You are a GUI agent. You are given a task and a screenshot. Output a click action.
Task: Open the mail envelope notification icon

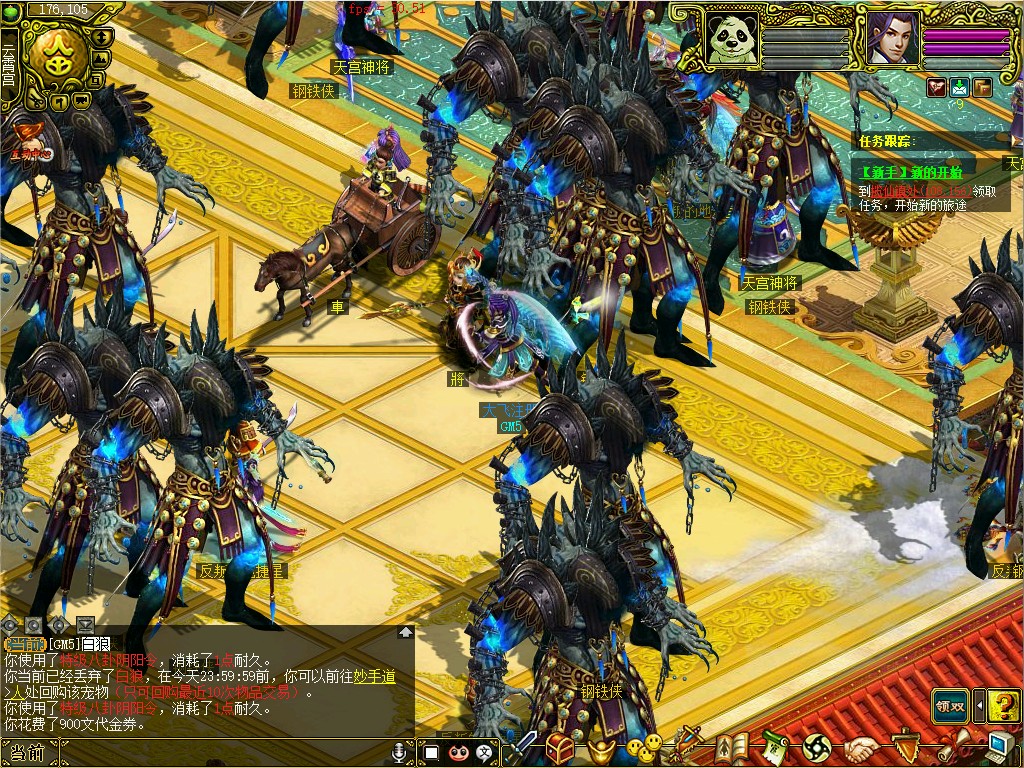pos(960,87)
